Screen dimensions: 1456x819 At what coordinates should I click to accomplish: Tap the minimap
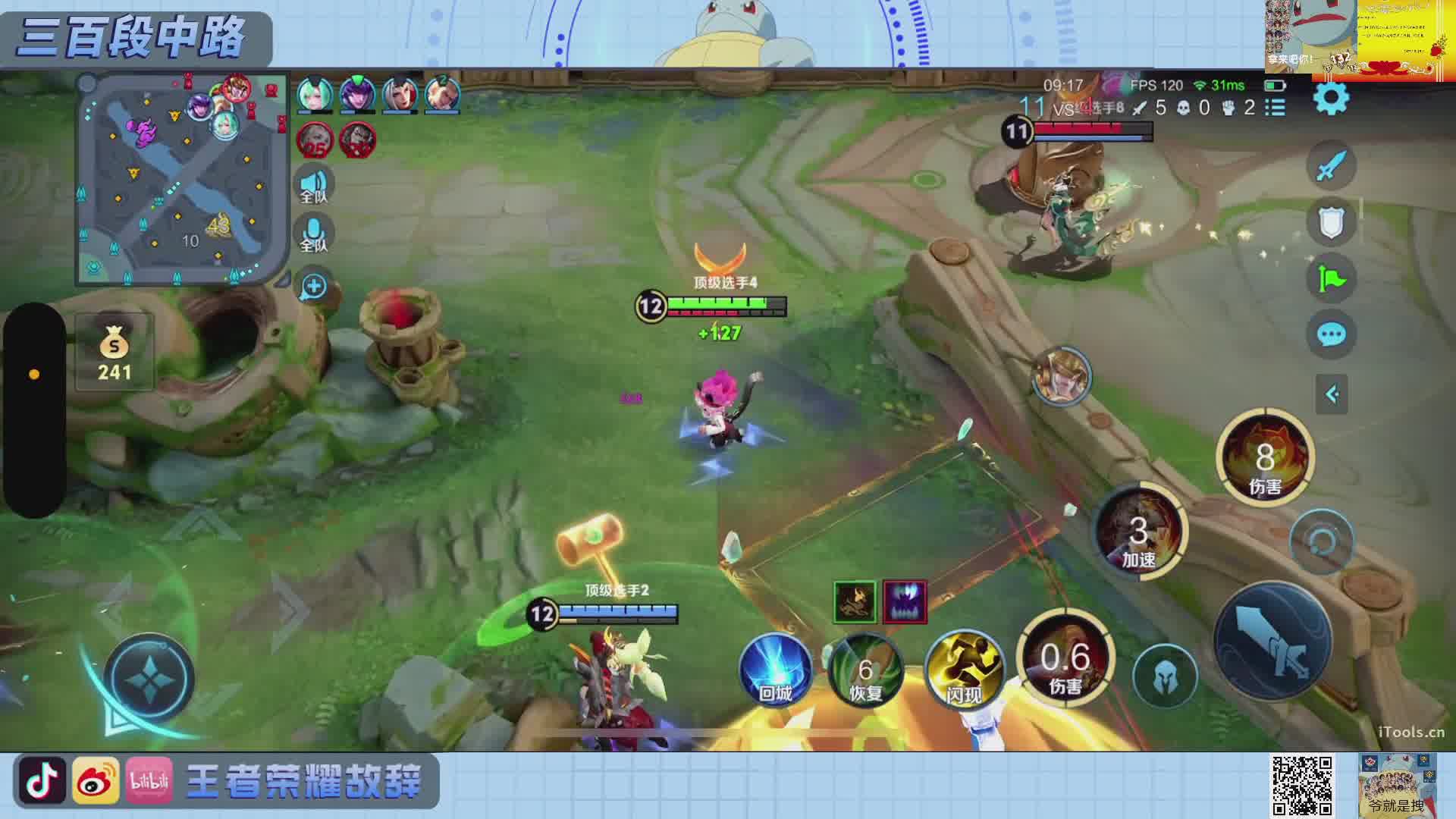(x=181, y=179)
